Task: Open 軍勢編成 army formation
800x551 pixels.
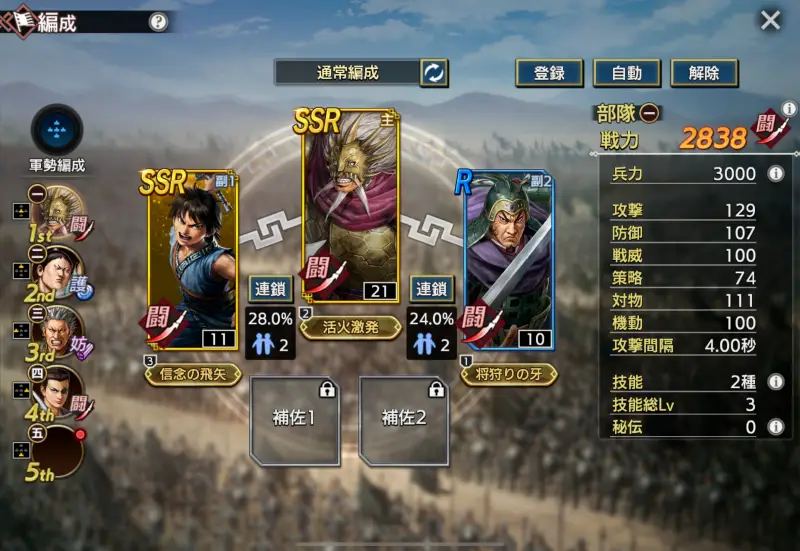Action: click(56, 128)
